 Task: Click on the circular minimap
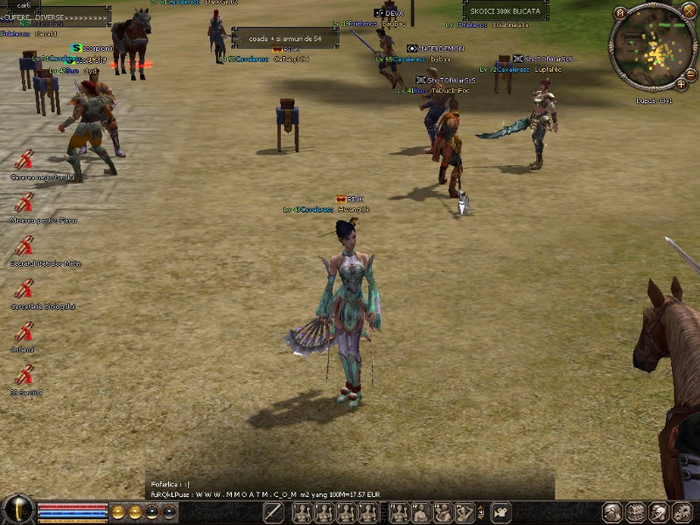point(652,48)
